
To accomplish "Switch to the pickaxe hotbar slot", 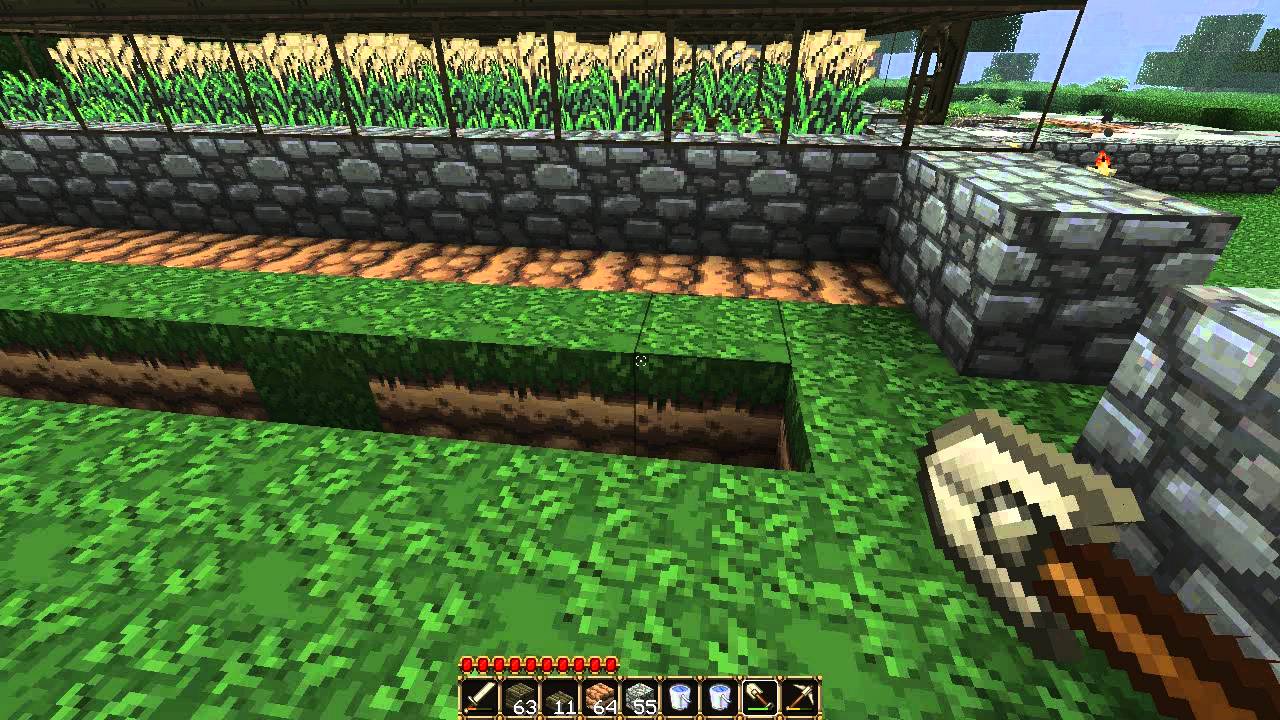I will coord(801,697).
